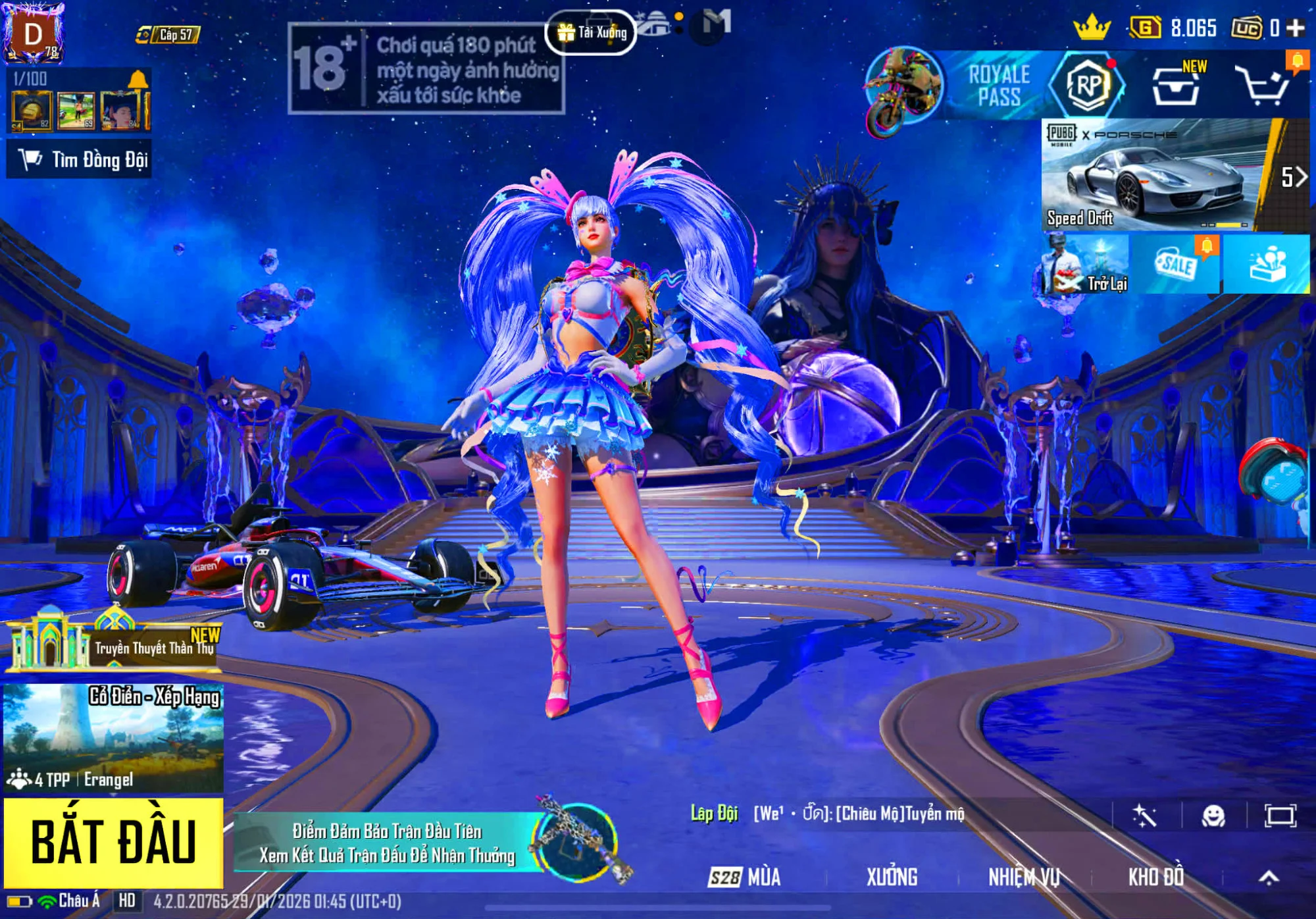
Task: Click the Tìm Đồng Đội button
Action: click(x=82, y=158)
